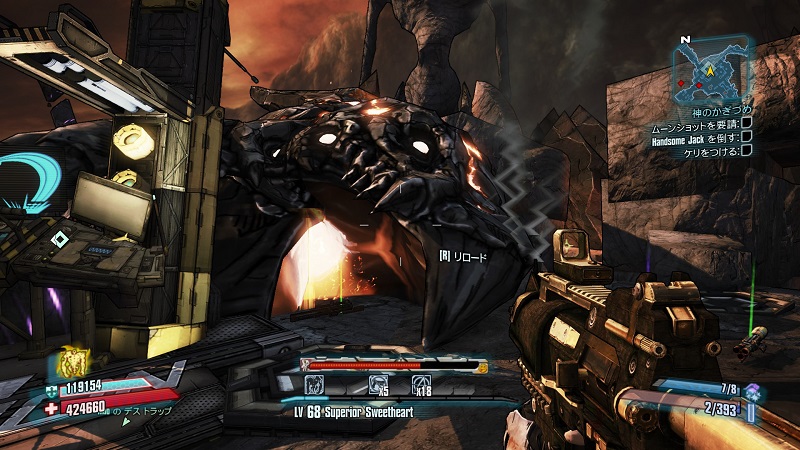The width and height of the screenshot is (800, 450).
Task: Click the white shield icon beside 119154
Action: pos(52,390)
